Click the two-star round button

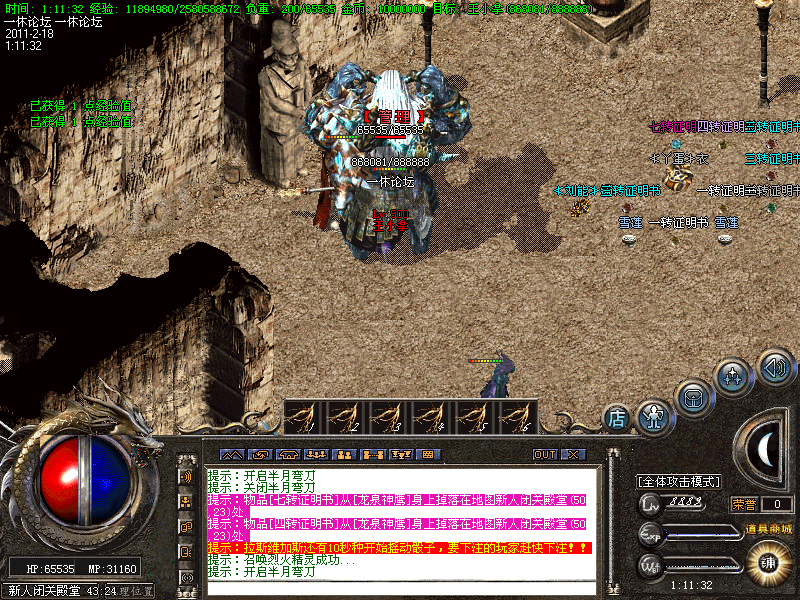click(x=734, y=377)
